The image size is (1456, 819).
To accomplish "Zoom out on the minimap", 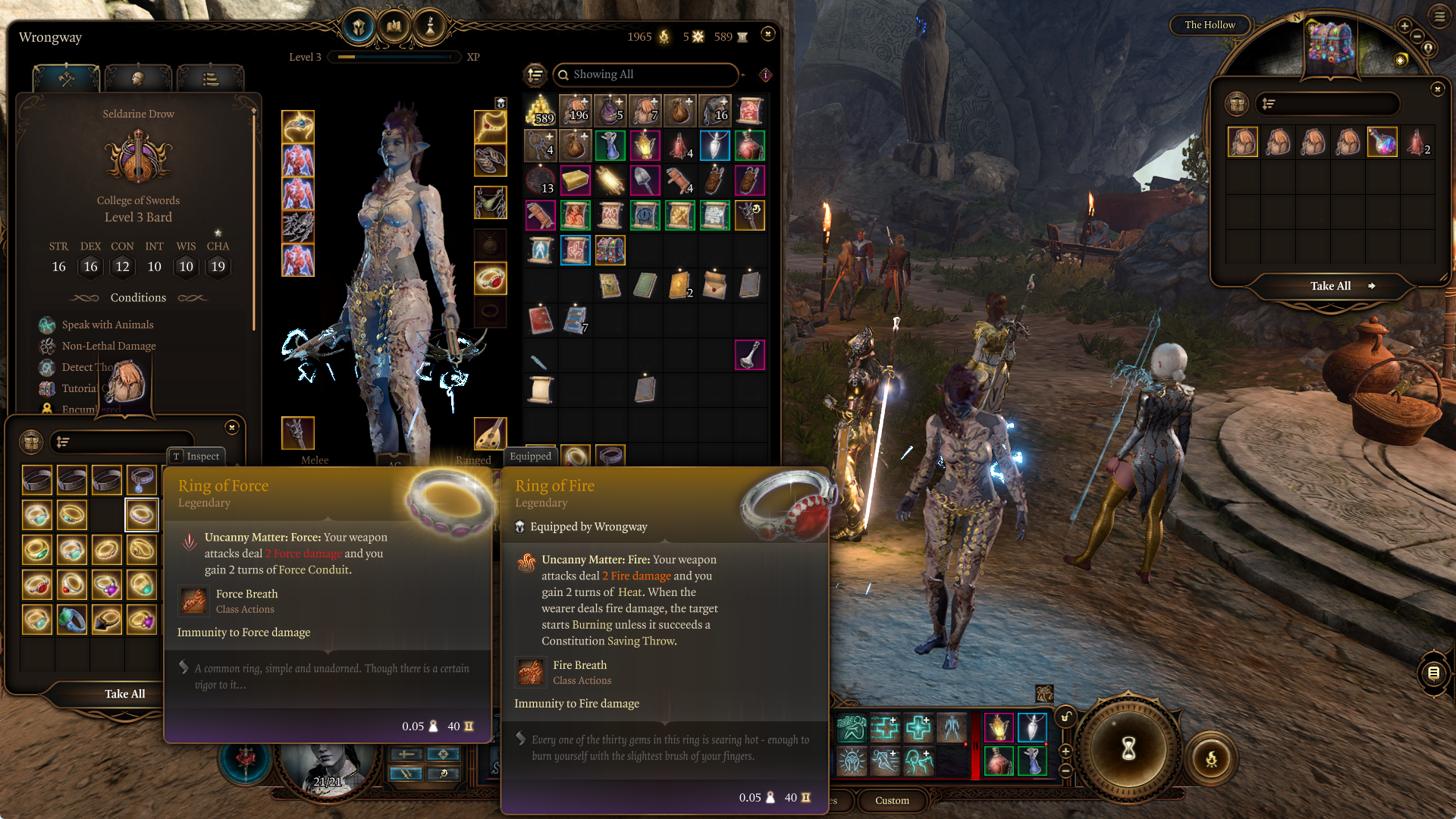I will point(1417,36).
